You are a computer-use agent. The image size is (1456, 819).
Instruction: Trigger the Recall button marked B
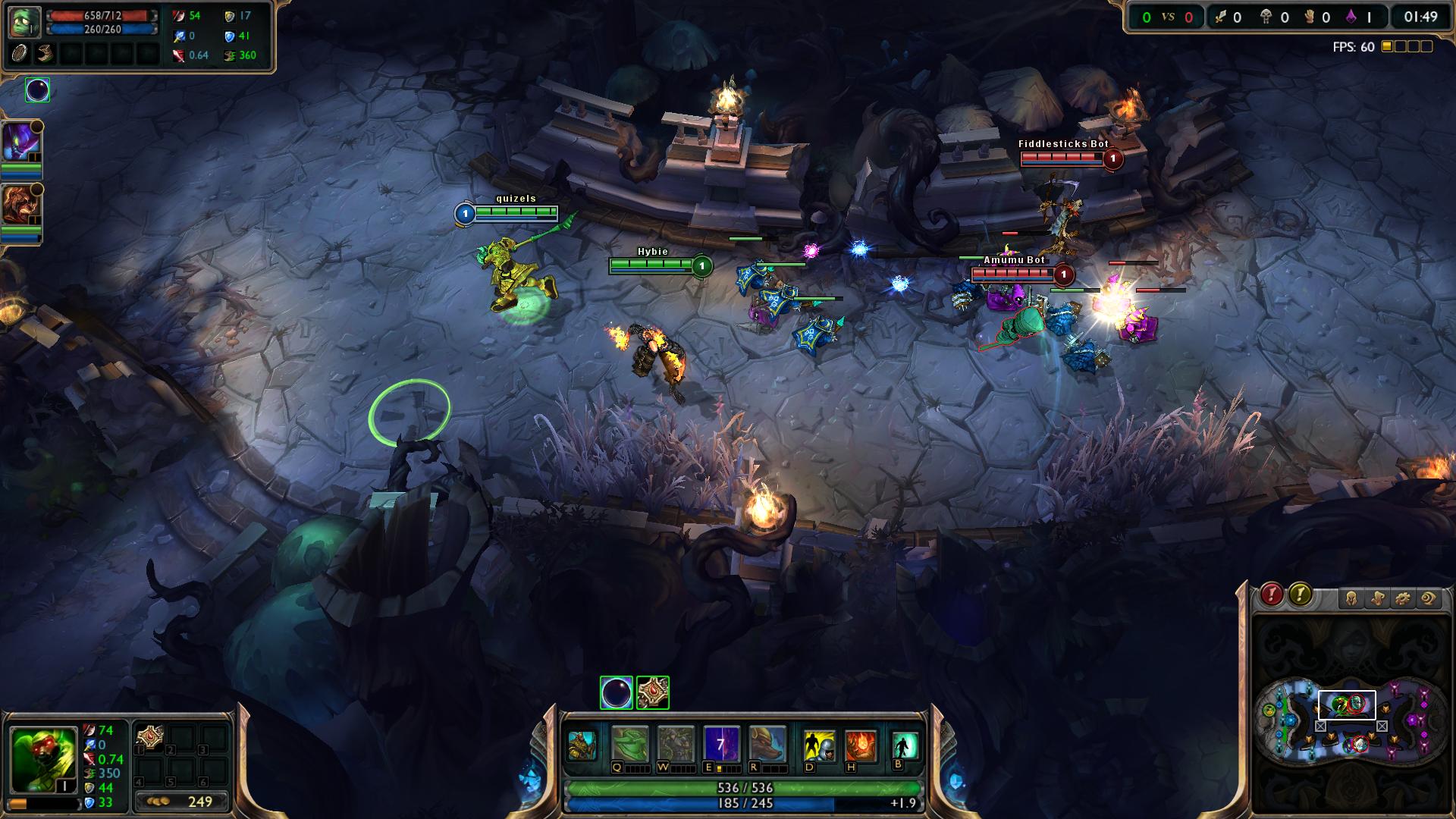click(x=904, y=745)
